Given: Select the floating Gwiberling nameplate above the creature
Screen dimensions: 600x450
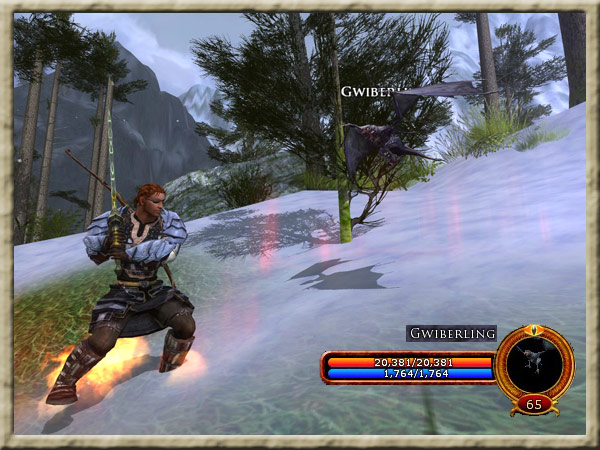Looking at the screenshot, I should (371, 91).
